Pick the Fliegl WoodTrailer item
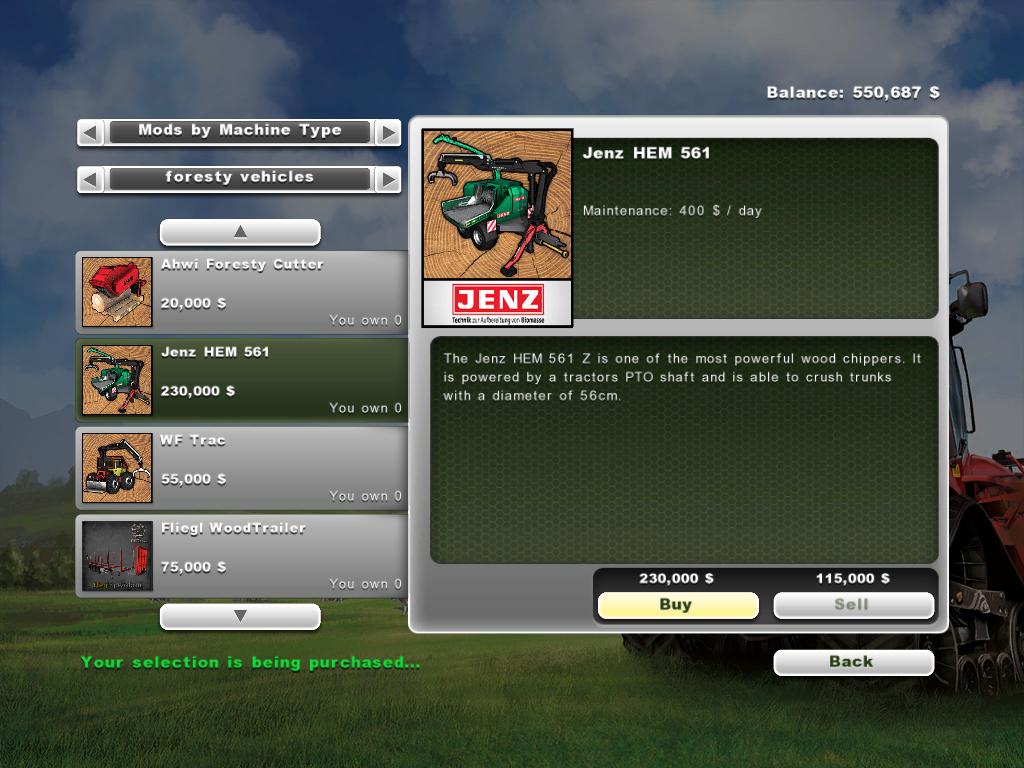This screenshot has width=1024, height=768. [242, 556]
